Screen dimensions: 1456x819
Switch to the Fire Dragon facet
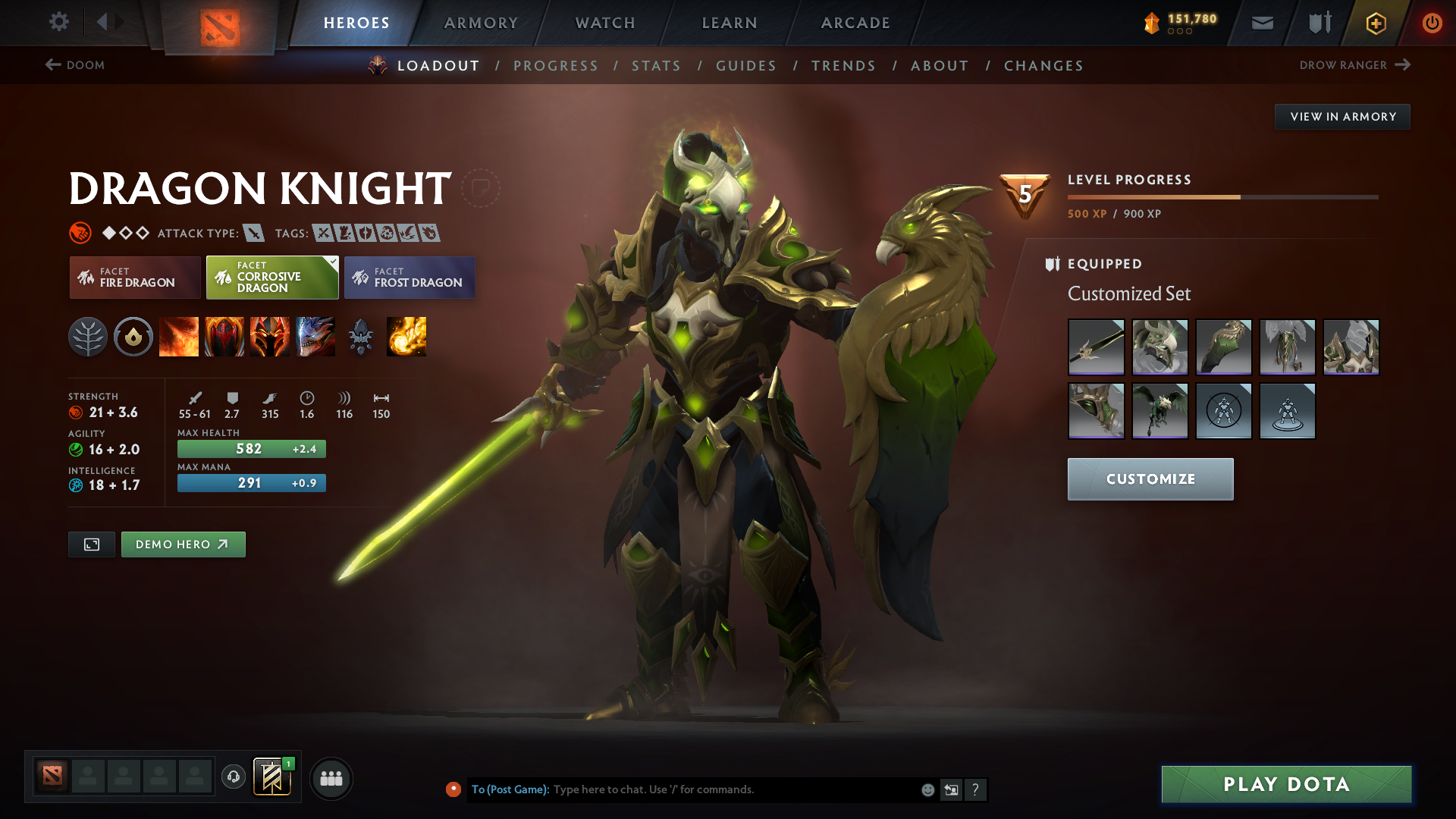pos(134,278)
